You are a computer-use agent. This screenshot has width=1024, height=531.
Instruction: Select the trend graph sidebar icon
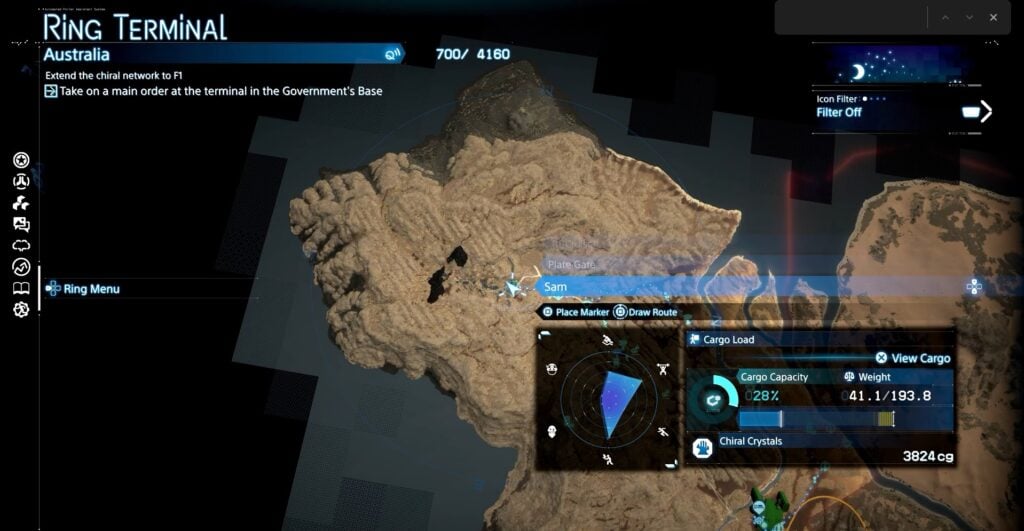tap(21, 266)
